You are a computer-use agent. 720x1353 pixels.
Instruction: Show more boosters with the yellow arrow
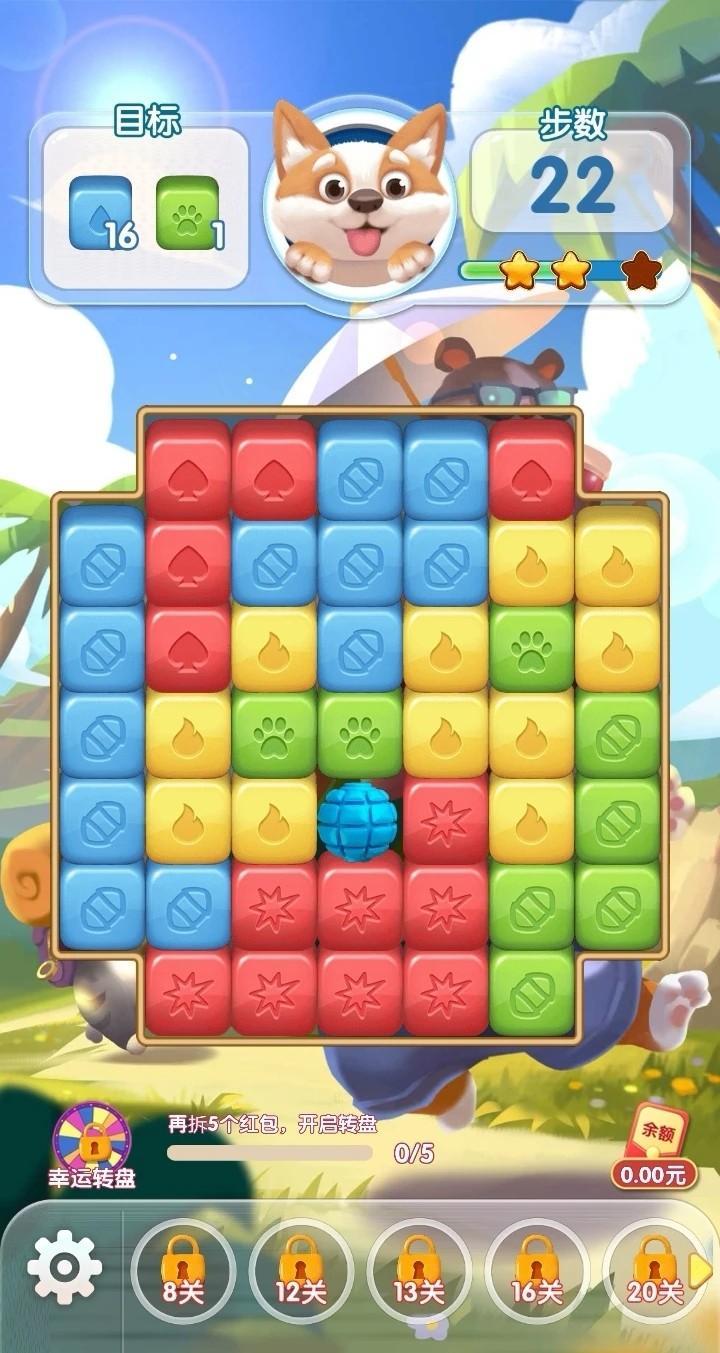pyautogui.click(x=702, y=1270)
